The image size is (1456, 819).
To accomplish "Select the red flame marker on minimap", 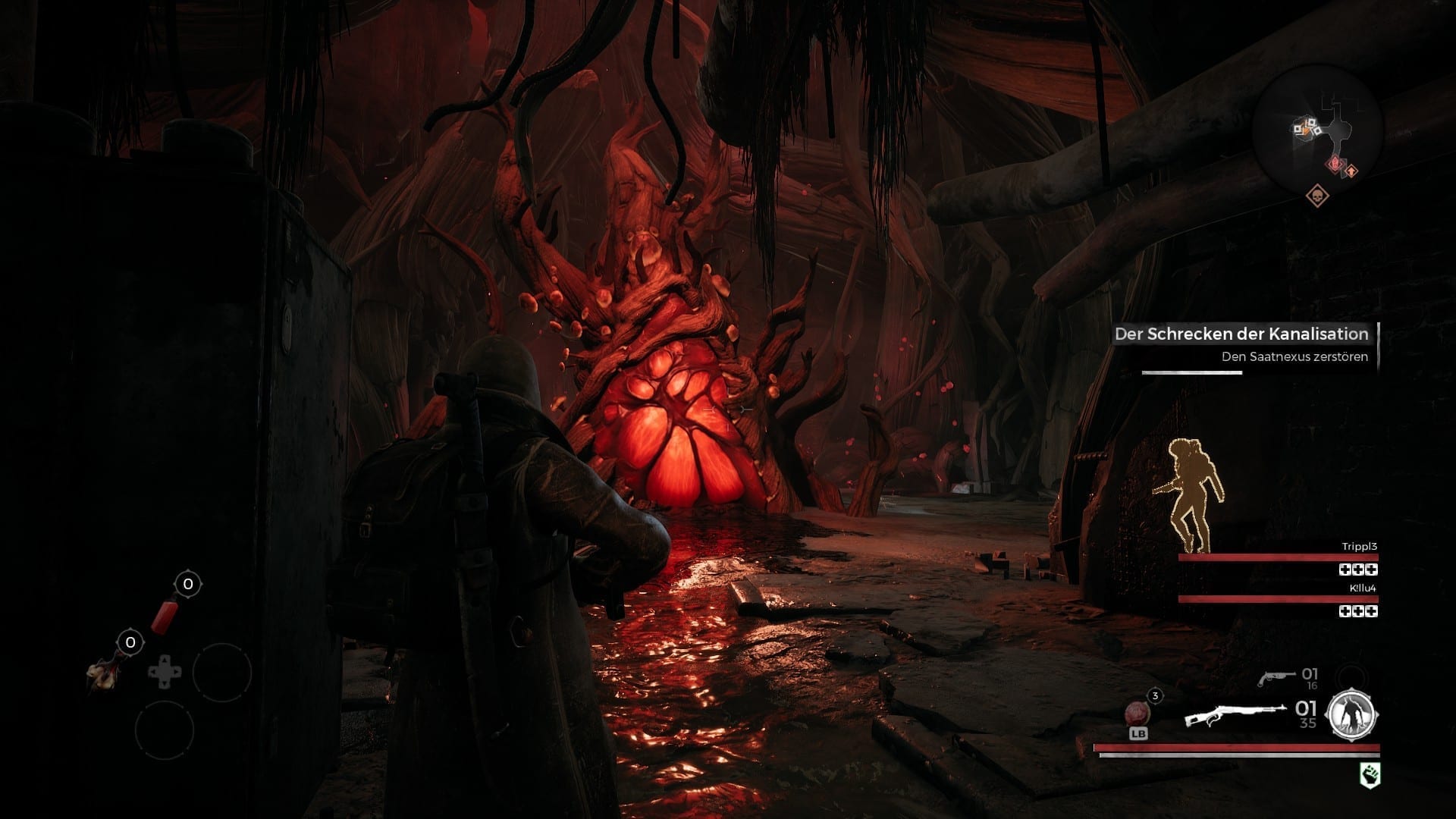I will click(1334, 164).
